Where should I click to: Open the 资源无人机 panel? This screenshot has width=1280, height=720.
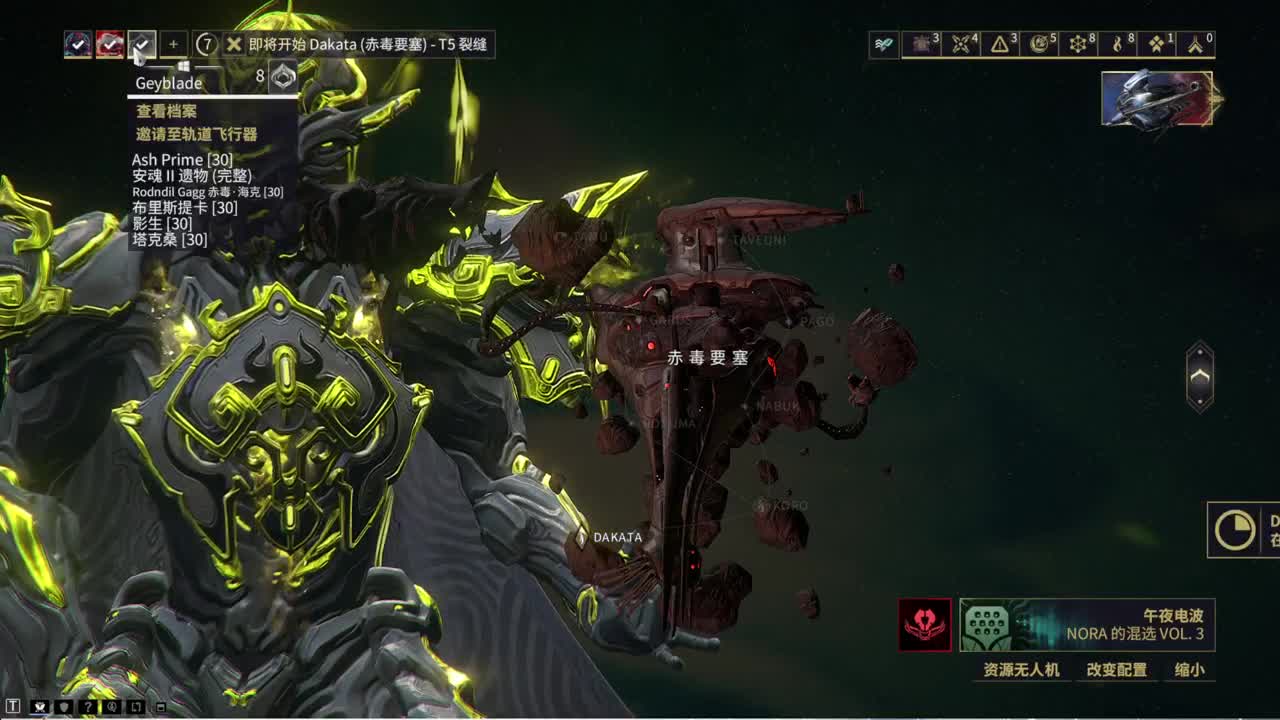point(1021,670)
